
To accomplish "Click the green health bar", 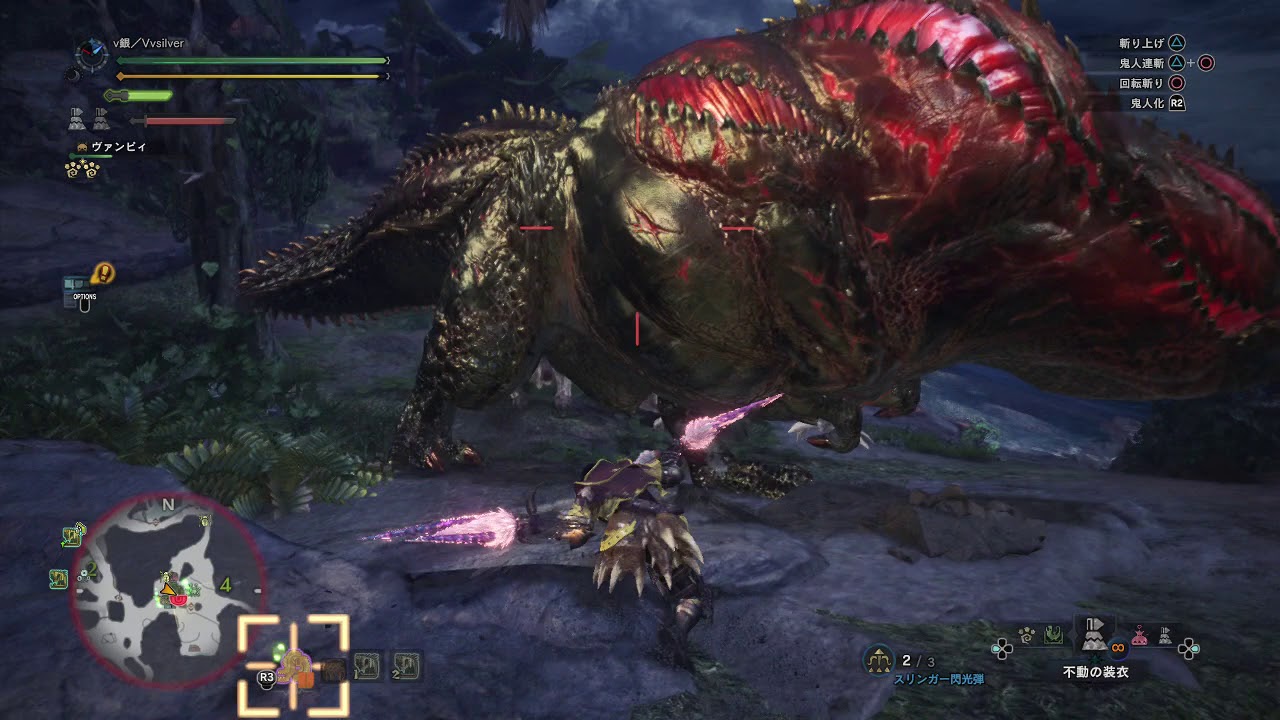I will tap(250, 60).
